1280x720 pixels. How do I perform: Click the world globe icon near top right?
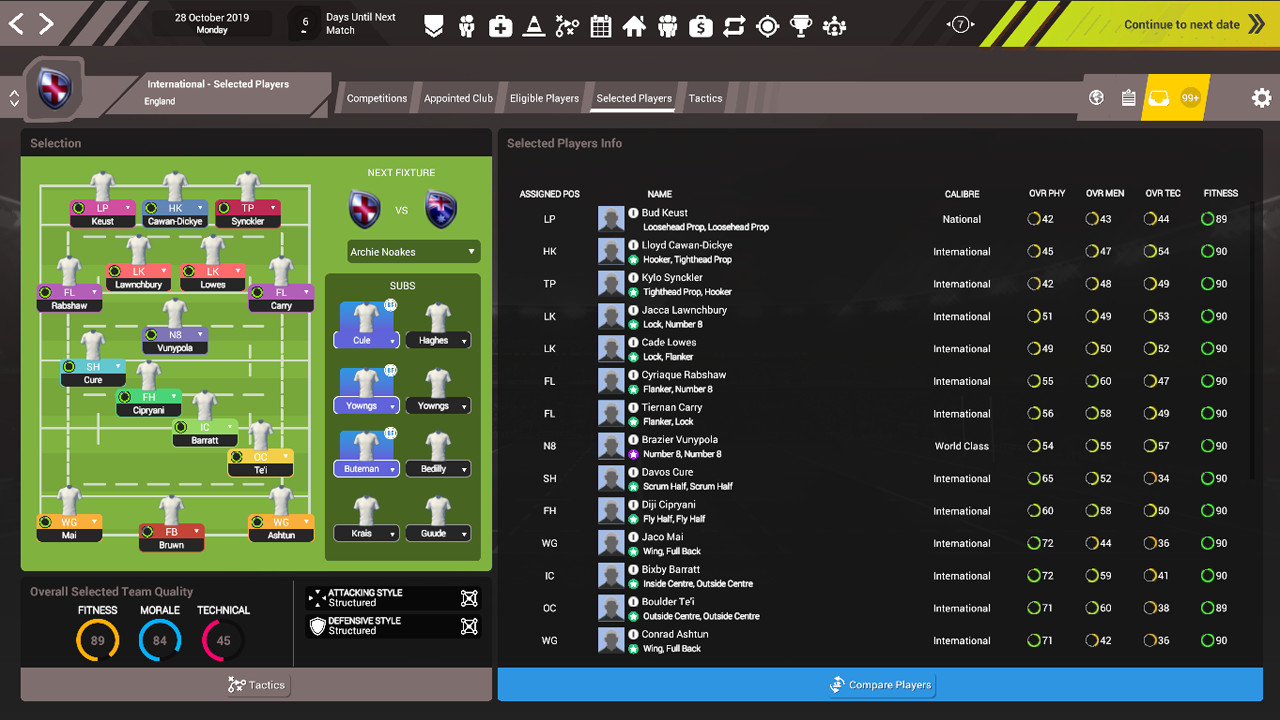1096,97
